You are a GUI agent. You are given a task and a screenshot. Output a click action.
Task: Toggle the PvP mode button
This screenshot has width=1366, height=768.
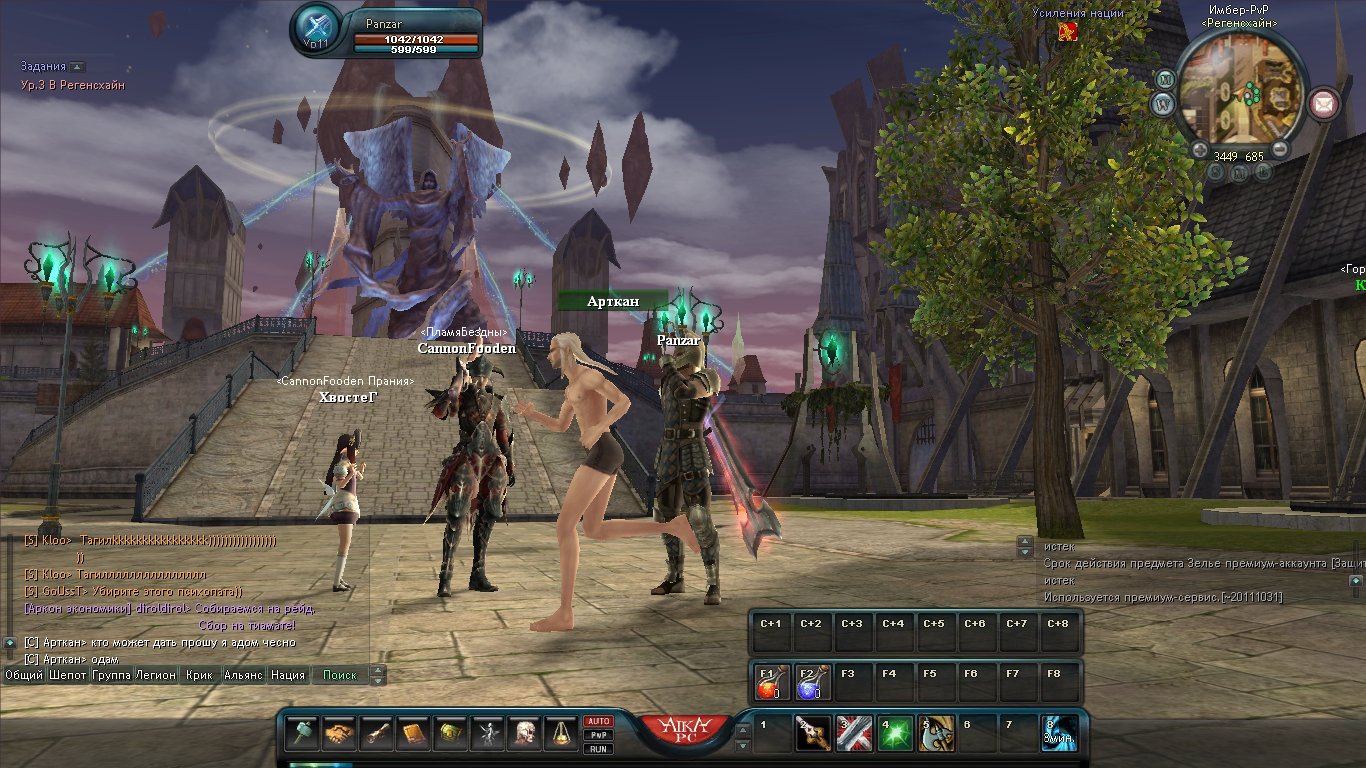(599, 735)
